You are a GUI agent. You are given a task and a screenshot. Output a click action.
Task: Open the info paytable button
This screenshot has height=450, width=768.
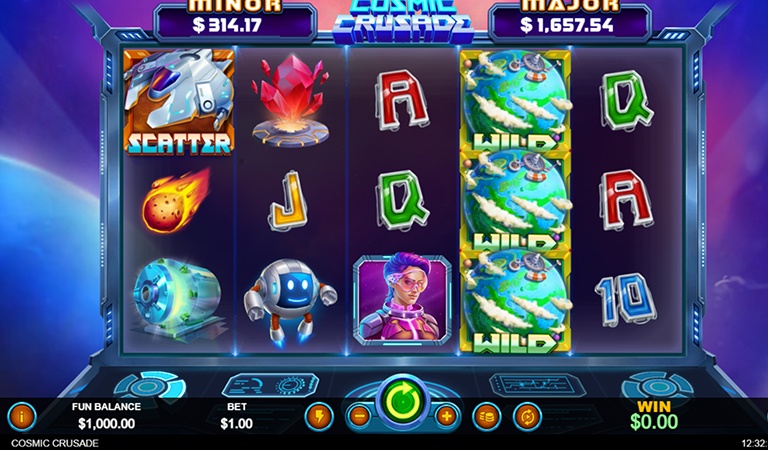tap(21, 415)
